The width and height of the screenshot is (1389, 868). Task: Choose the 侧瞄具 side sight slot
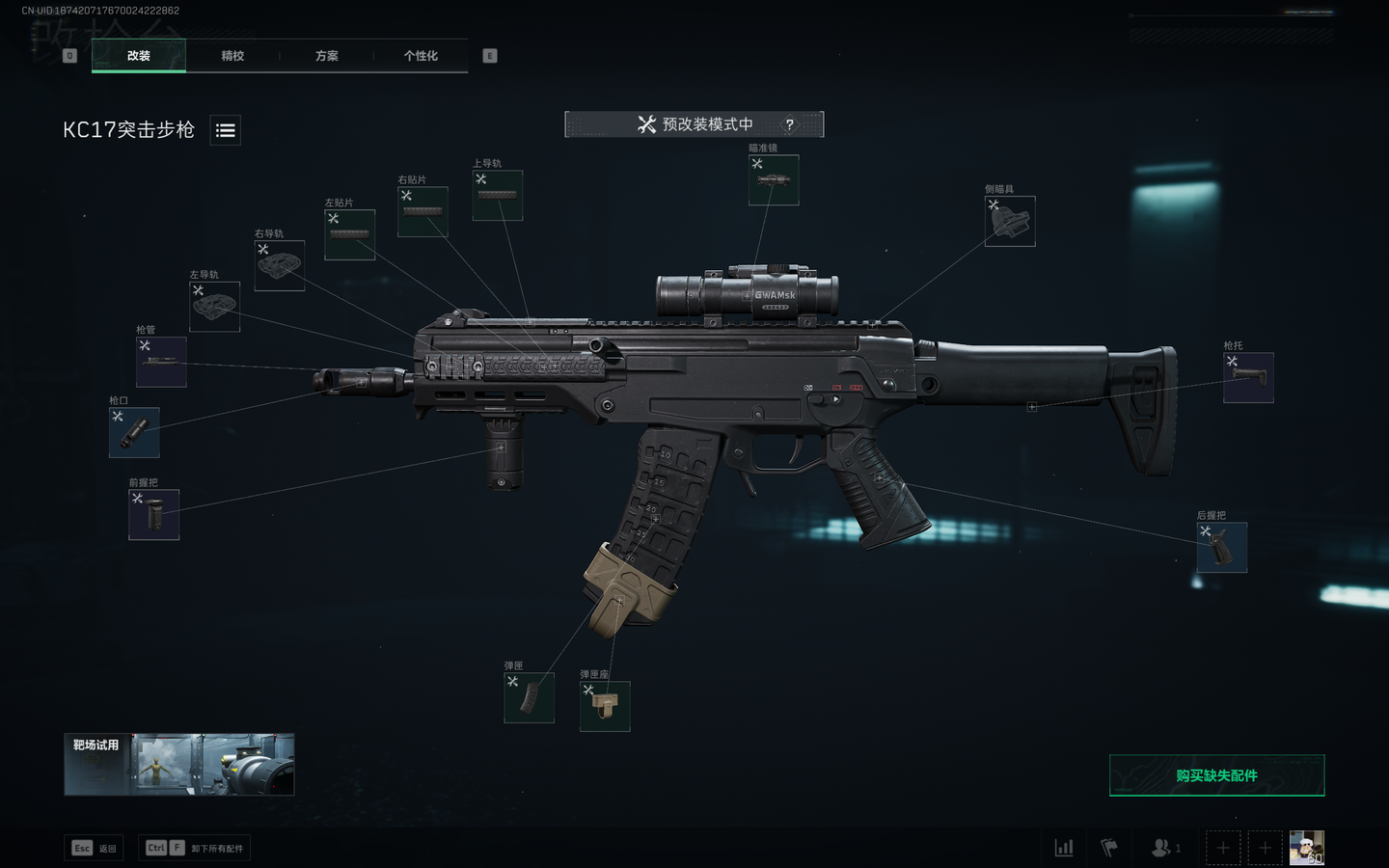[x=1010, y=222]
